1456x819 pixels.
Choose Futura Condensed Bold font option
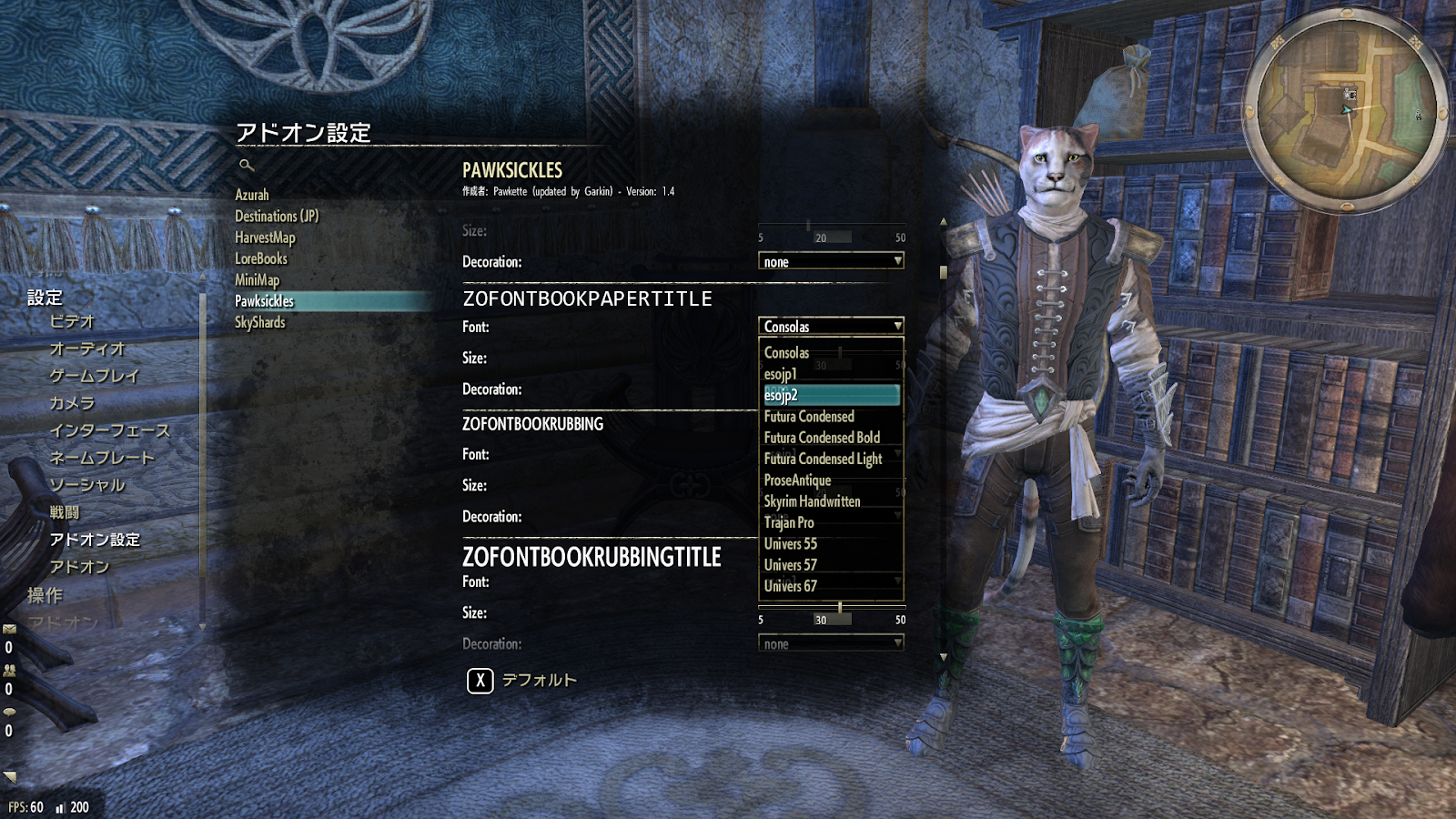(822, 438)
